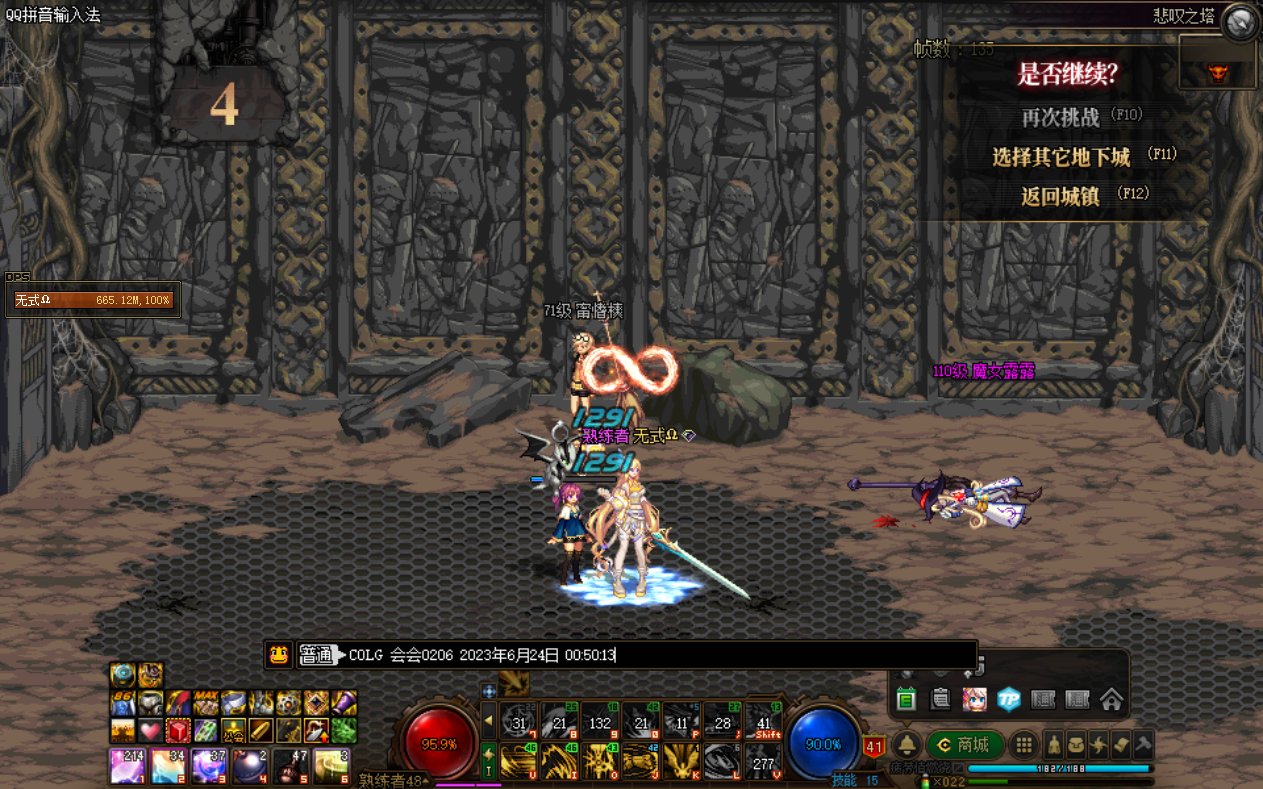Open the quest scroll icon
This screenshot has width=1263, height=789.
1121,745
